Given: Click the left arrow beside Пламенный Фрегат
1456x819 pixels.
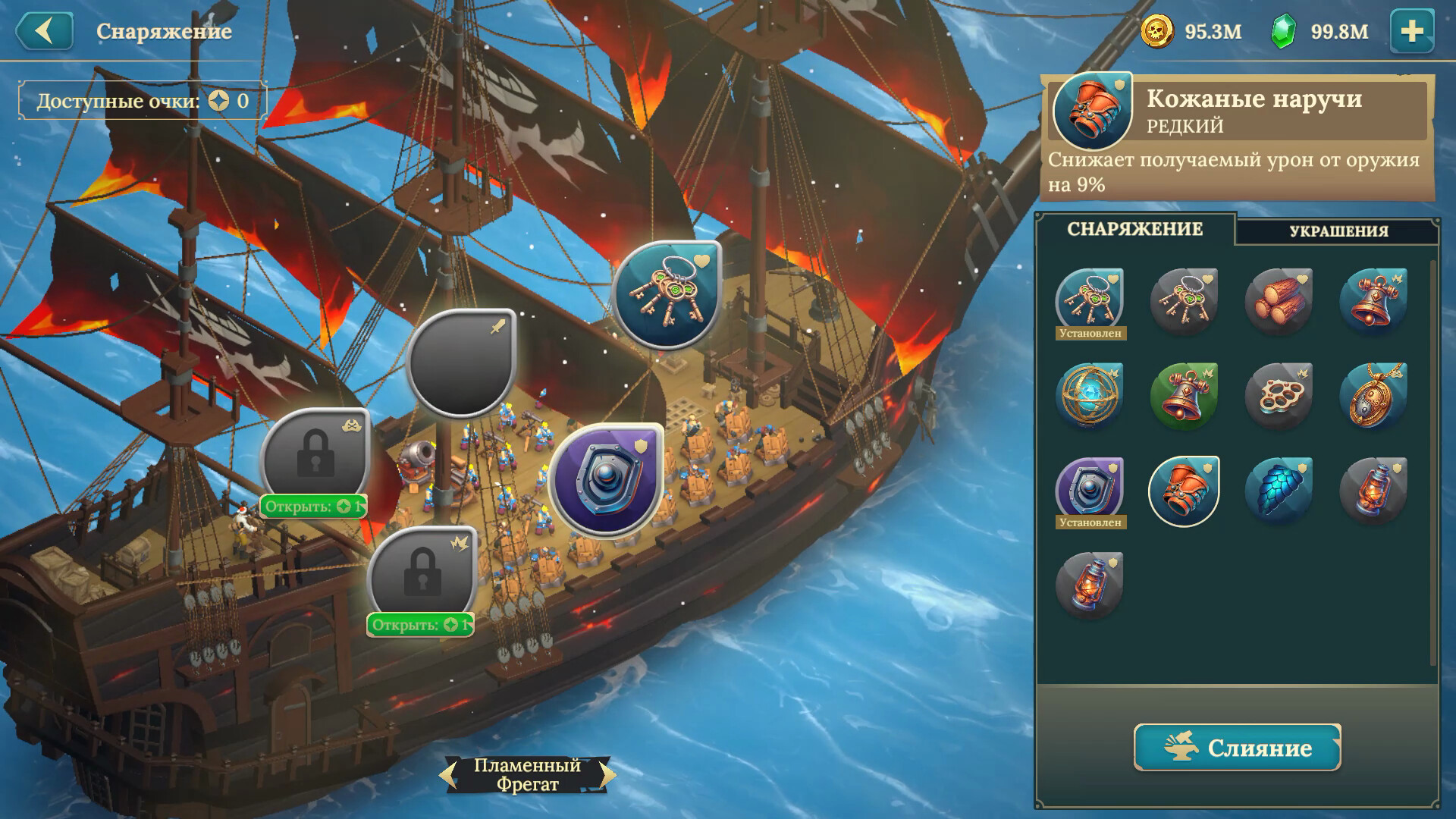Looking at the screenshot, I should 449,775.
